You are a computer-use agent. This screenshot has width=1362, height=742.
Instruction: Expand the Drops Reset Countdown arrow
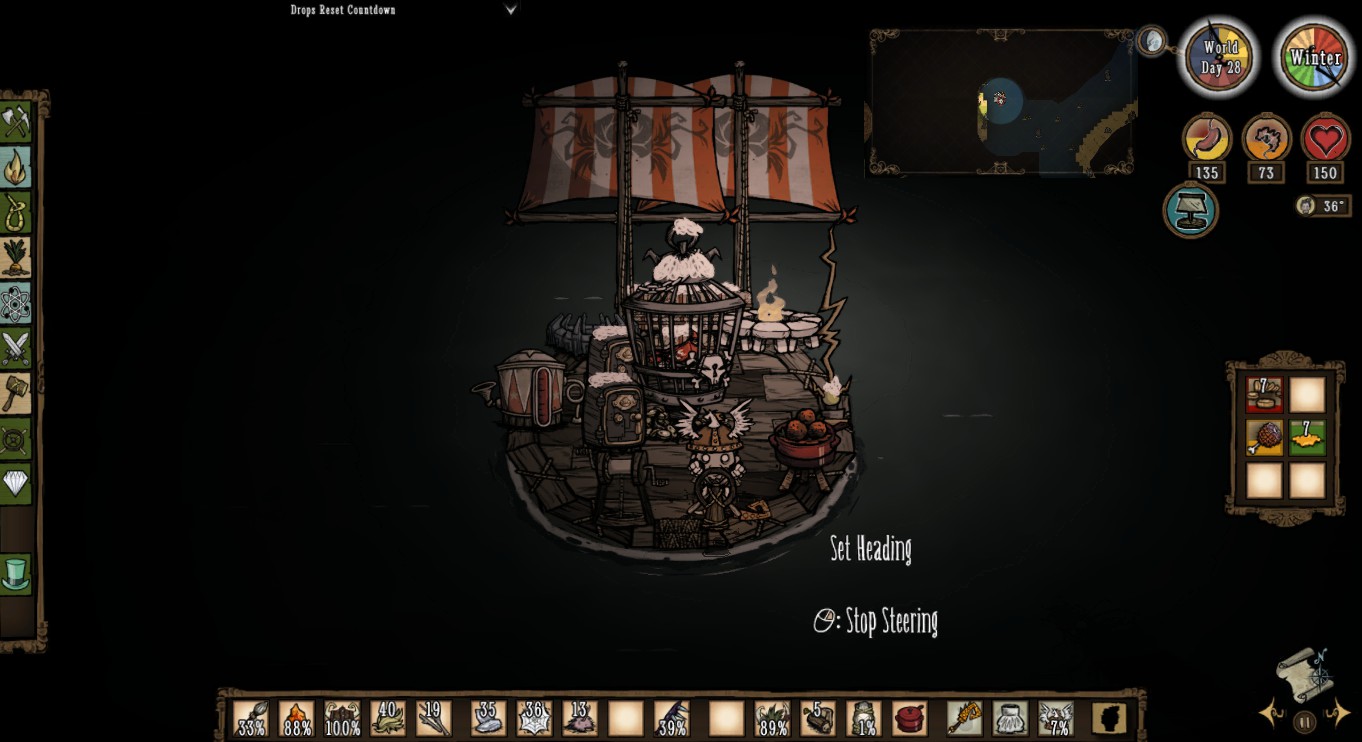tap(511, 10)
